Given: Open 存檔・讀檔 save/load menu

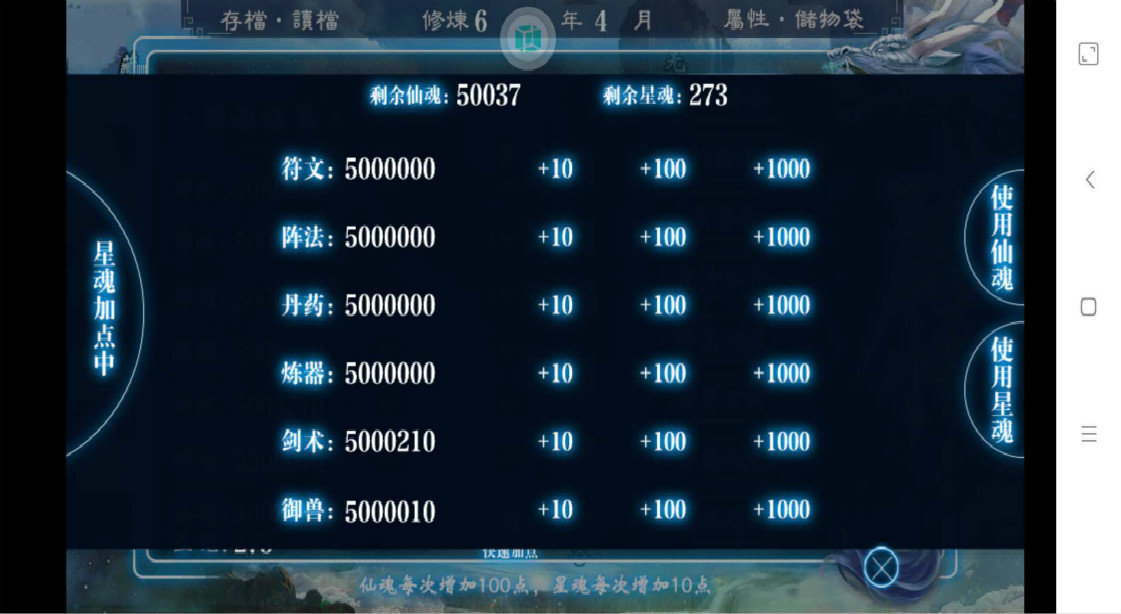Looking at the screenshot, I should [x=279, y=20].
